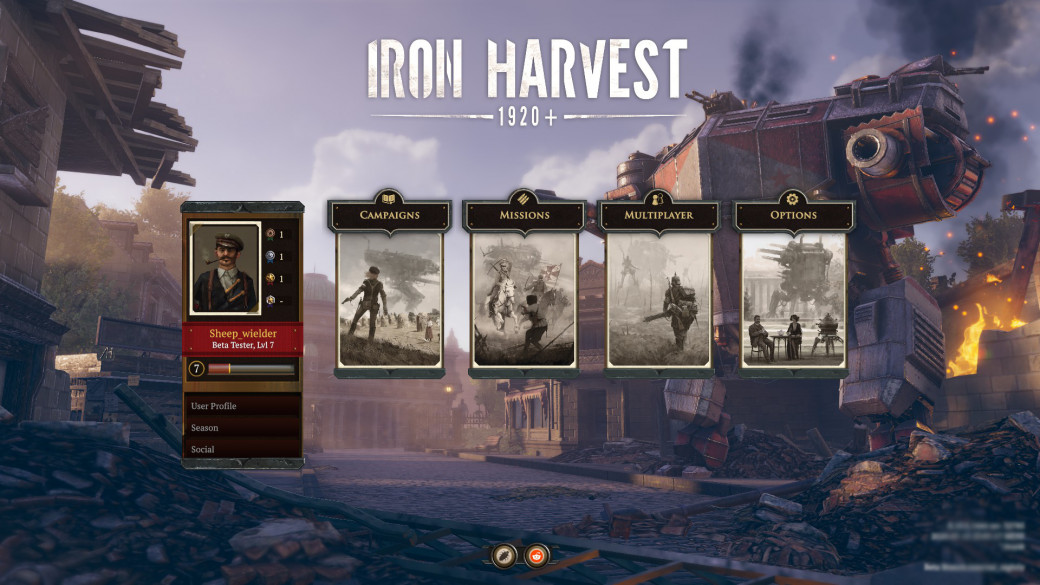Open User Profile from the player panel
The image size is (1040, 585).
[x=243, y=406]
